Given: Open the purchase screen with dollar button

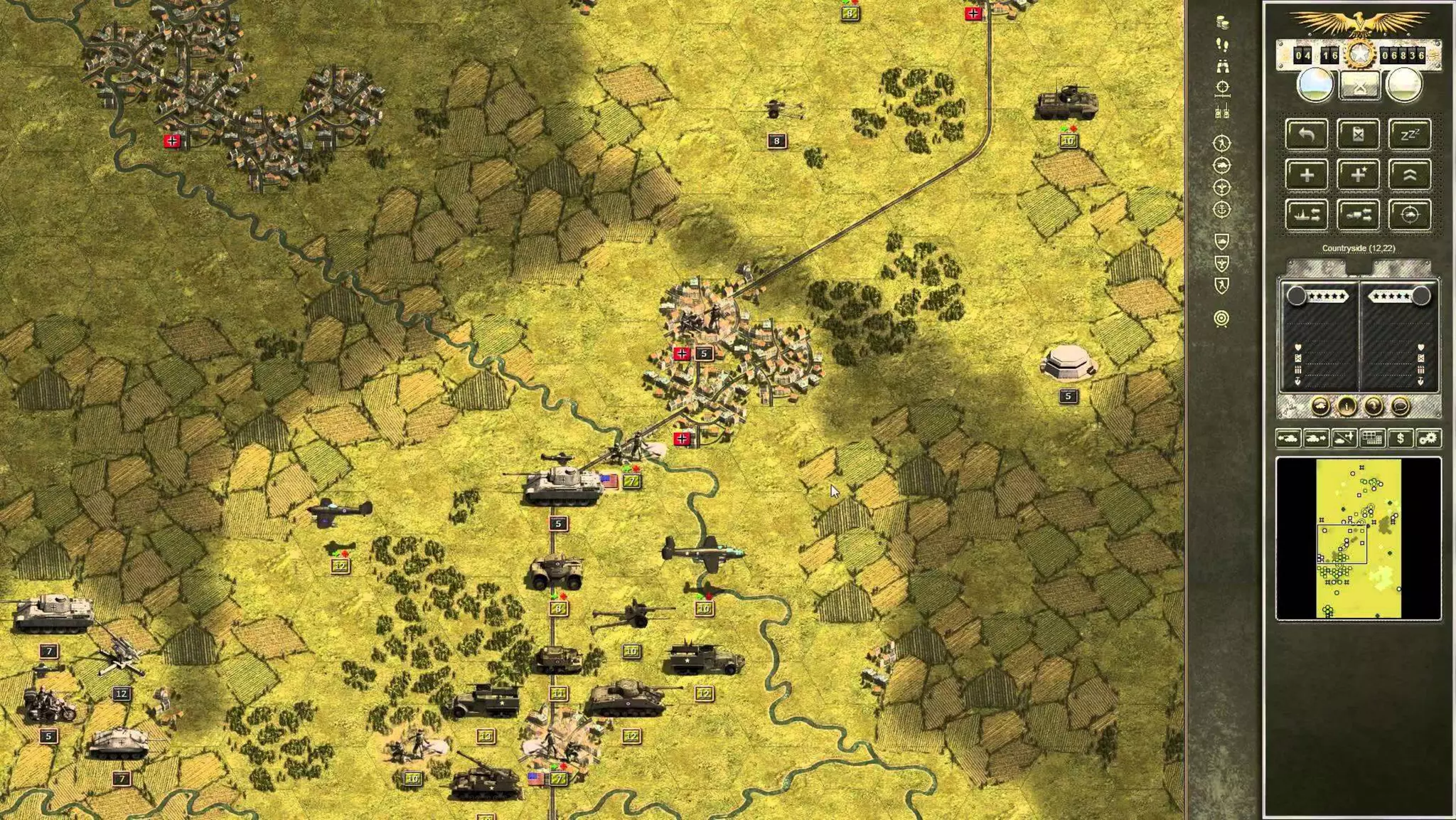Looking at the screenshot, I should pyautogui.click(x=1400, y=438).
